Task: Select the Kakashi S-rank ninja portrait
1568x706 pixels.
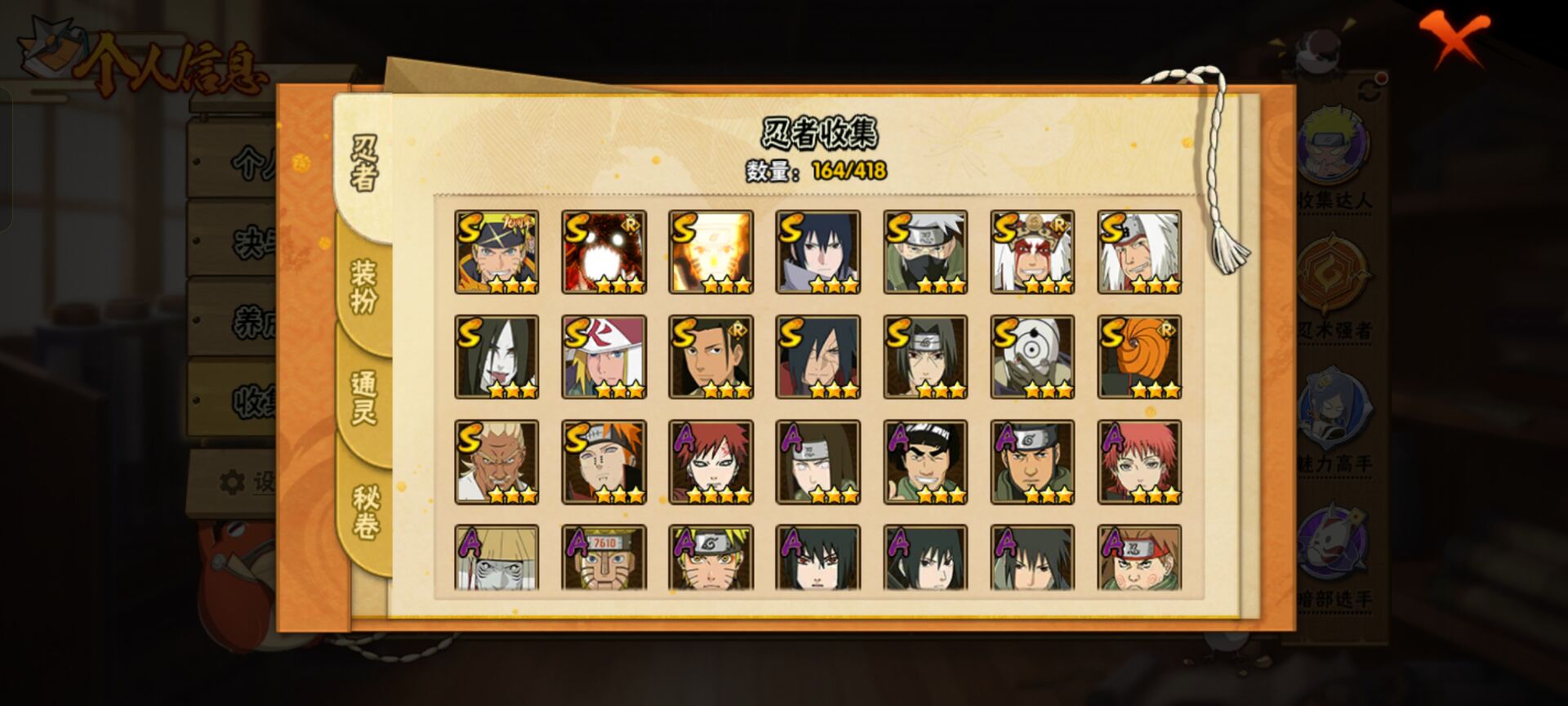Action: click(x=925, y=252)
